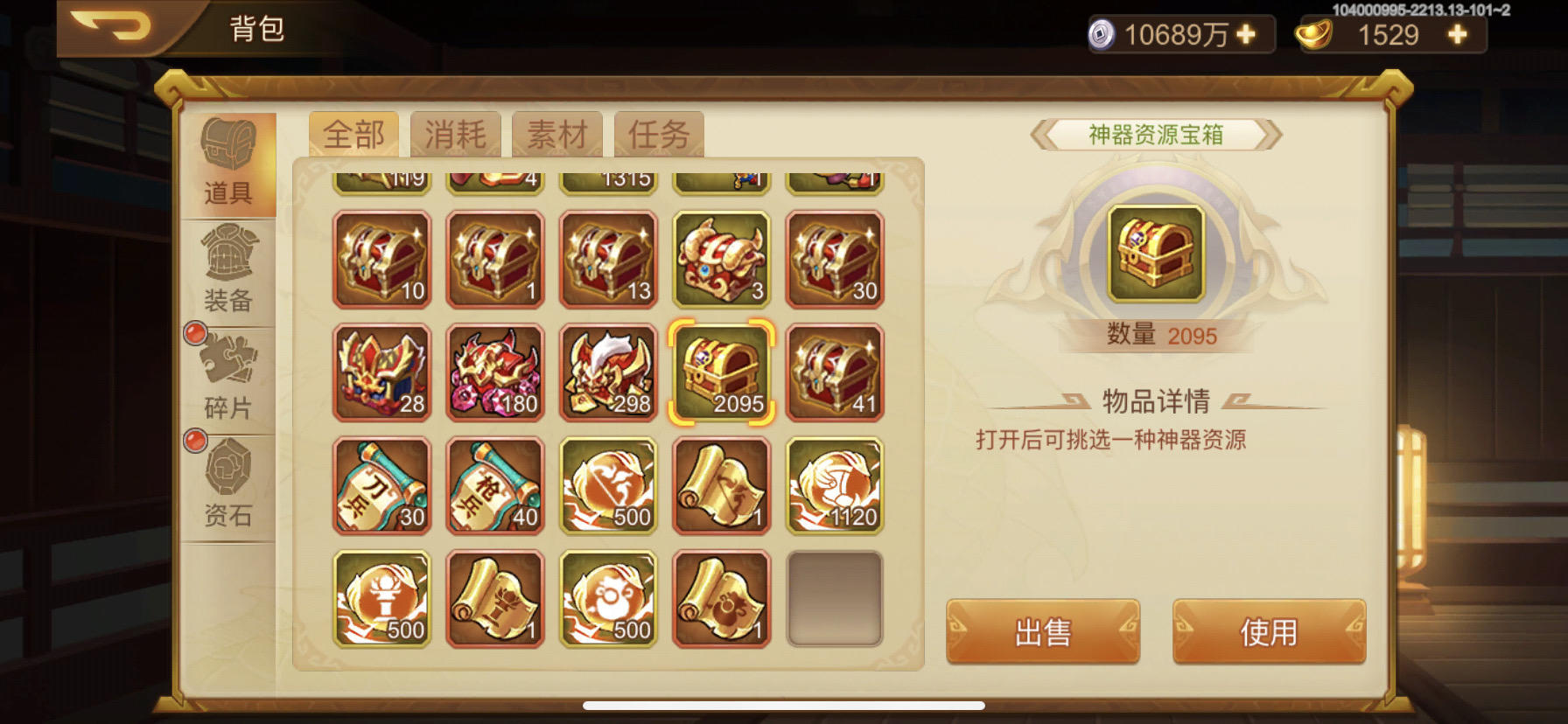Viewport: 1568px width, 724px height.
Task: Click the 使用 (Use) button
Action: pyautogui.click(x=1270, y=632)
